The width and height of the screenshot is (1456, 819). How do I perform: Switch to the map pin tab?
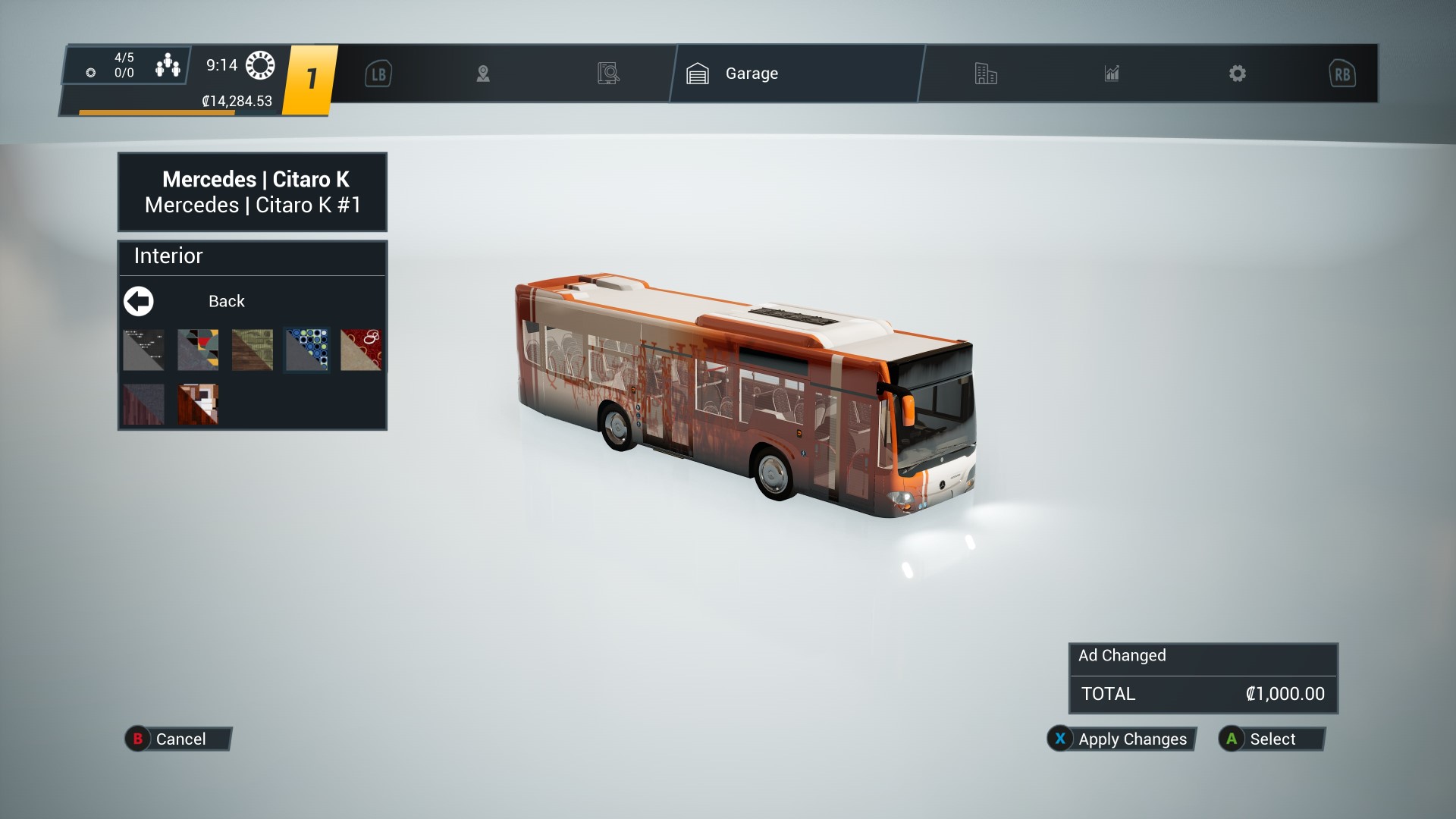tap(483, 74)
